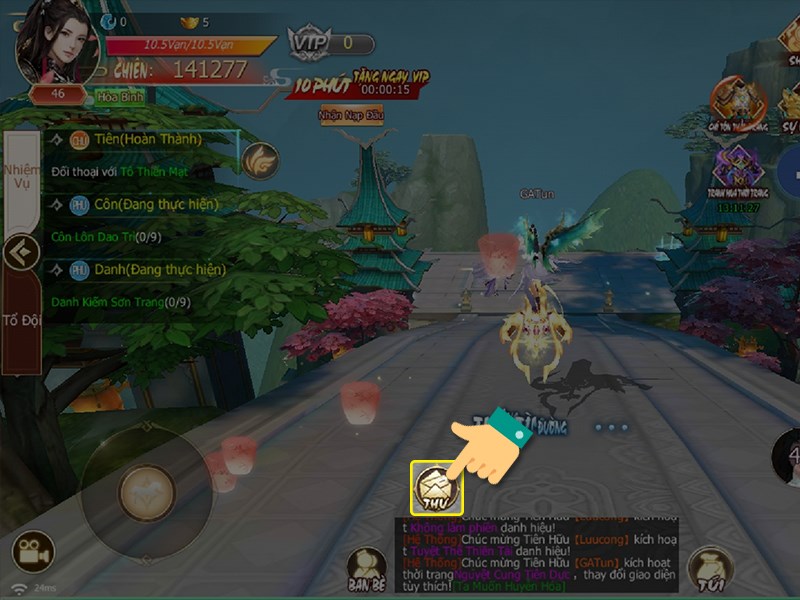Toggle the Hòa Bình combat mode

point(120,98)
